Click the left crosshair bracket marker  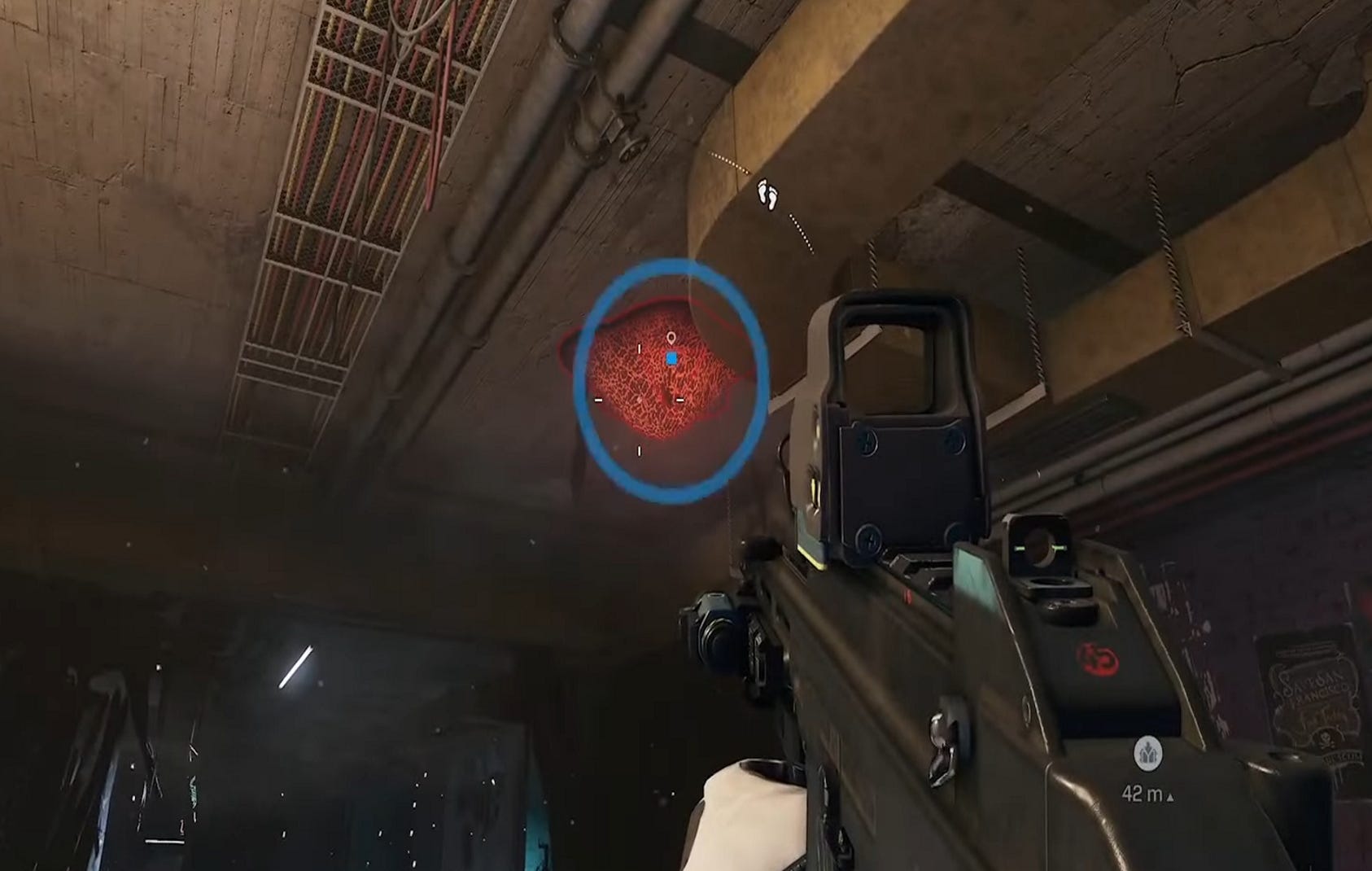pos(598,400)
